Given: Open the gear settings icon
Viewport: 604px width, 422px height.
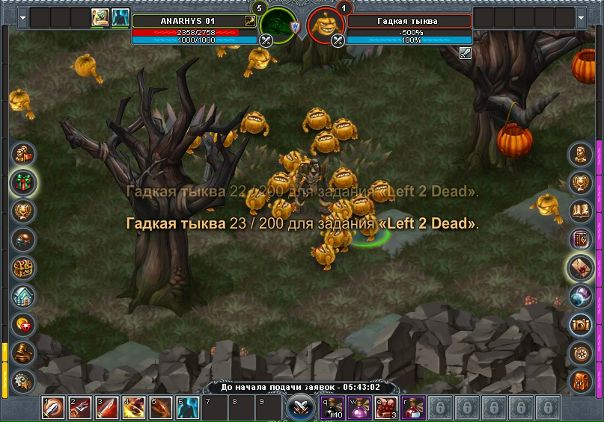Looking at the screenshot, I should [22, 381].
